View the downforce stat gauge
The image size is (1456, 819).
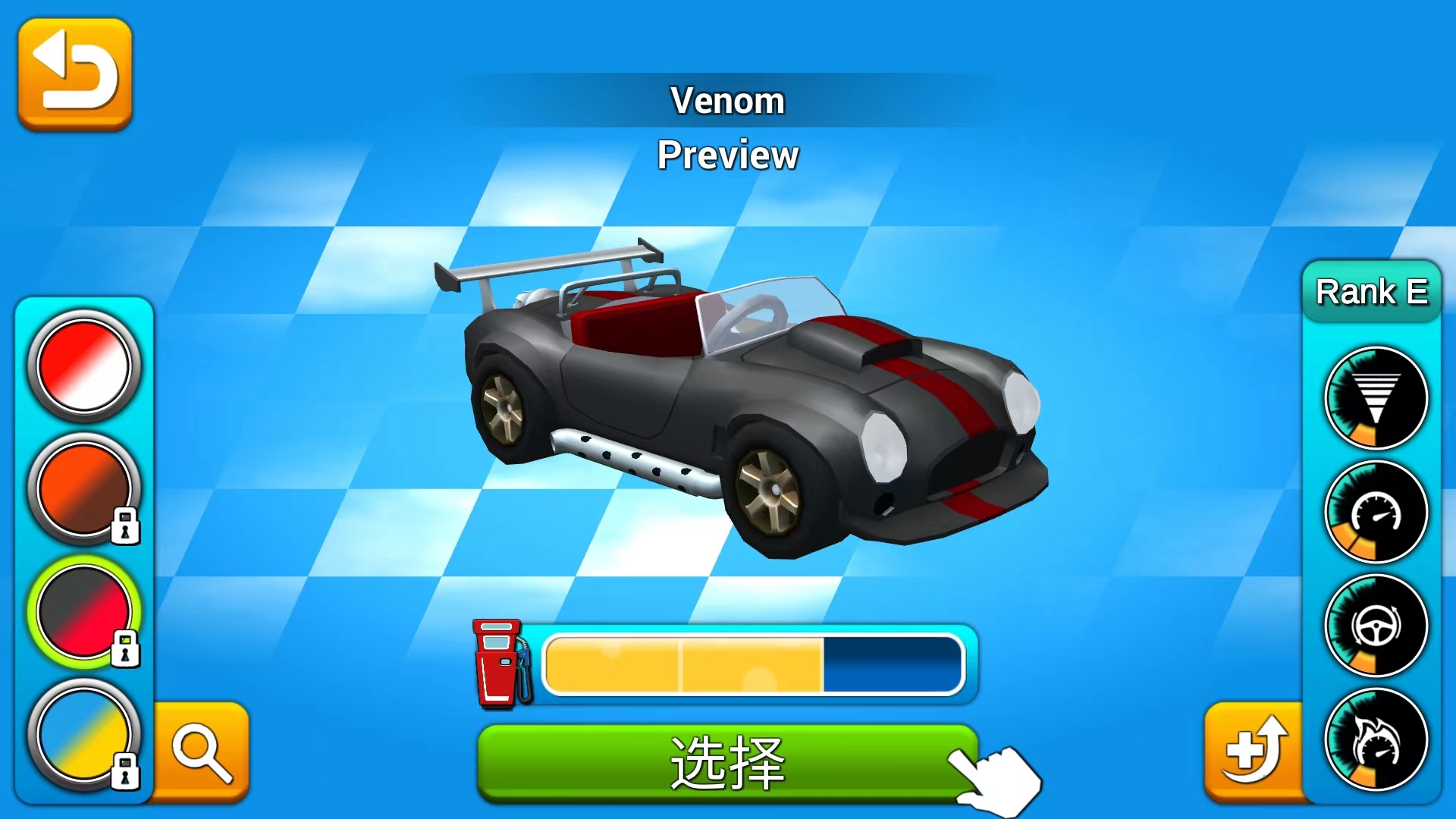click(x=1376, y=398)
